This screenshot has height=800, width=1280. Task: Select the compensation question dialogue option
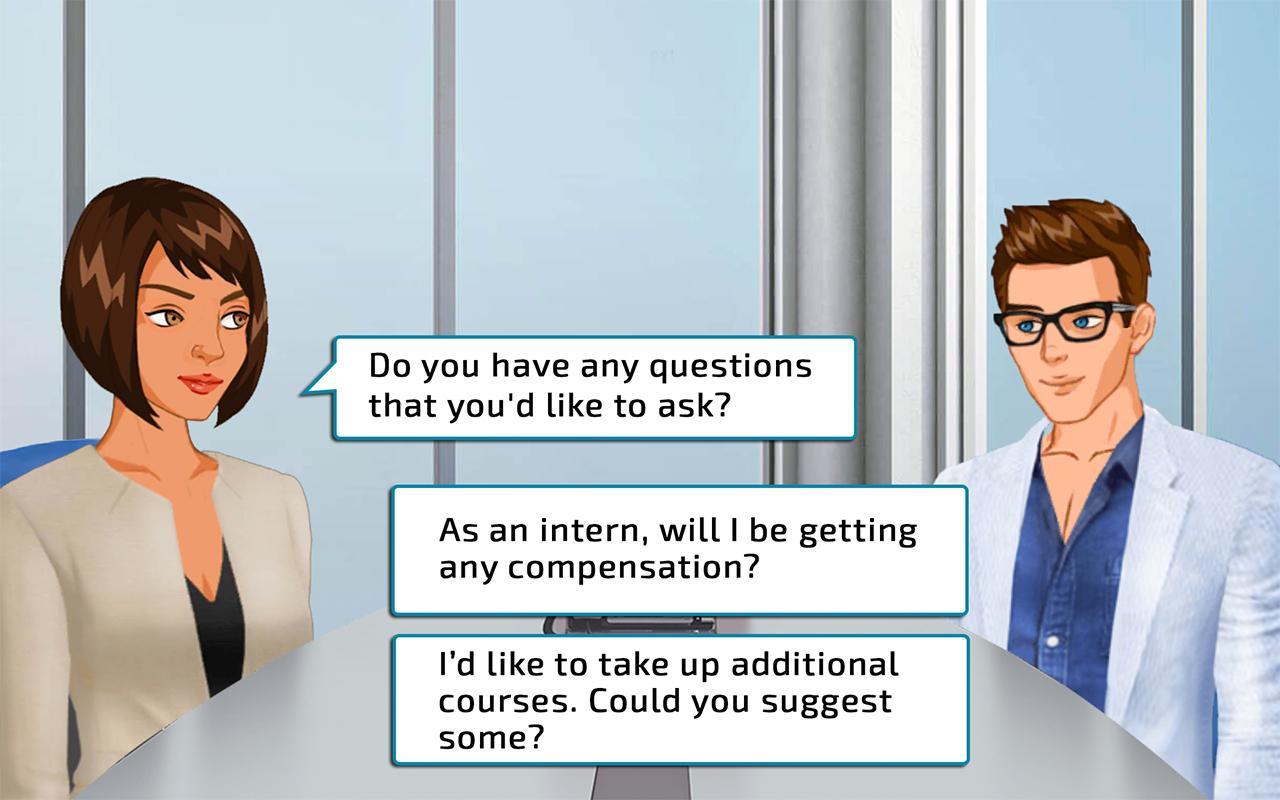pyautogui.click(x=679, y=551)
